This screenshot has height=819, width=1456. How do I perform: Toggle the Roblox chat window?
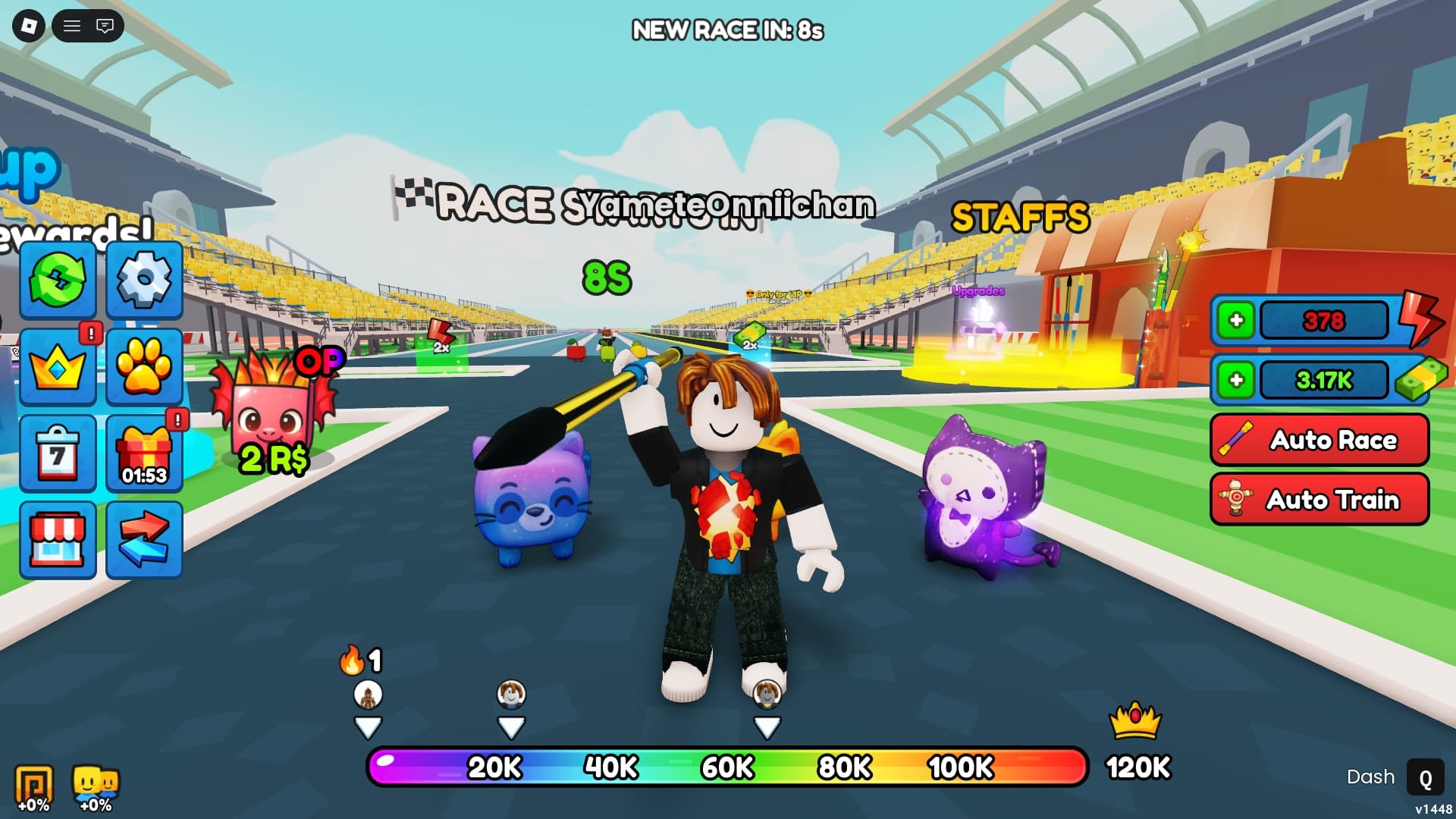tap(105, 27)
